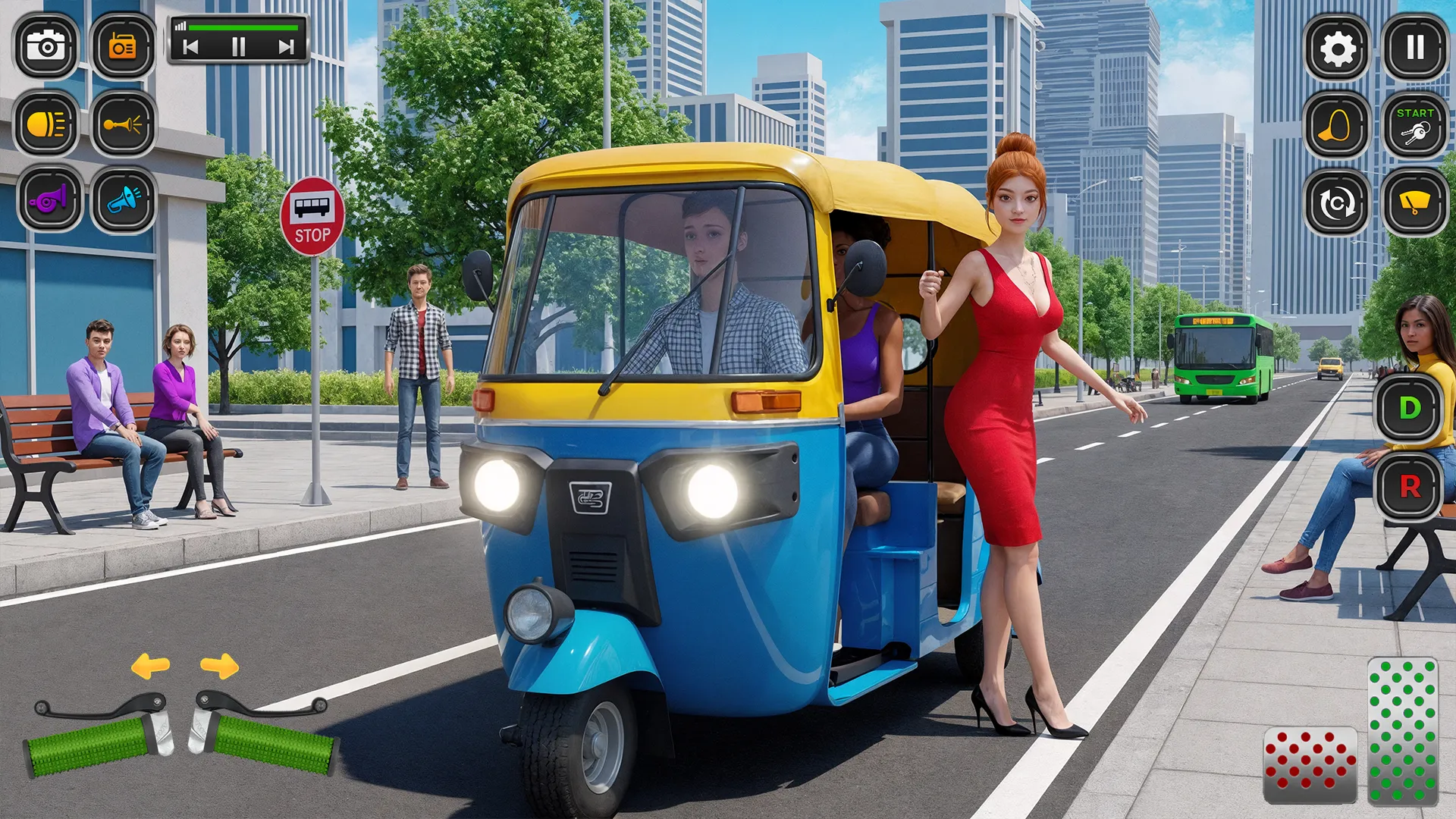Open the radio panel
This screenshot has width=1456, height=819.
click(124, 47)
